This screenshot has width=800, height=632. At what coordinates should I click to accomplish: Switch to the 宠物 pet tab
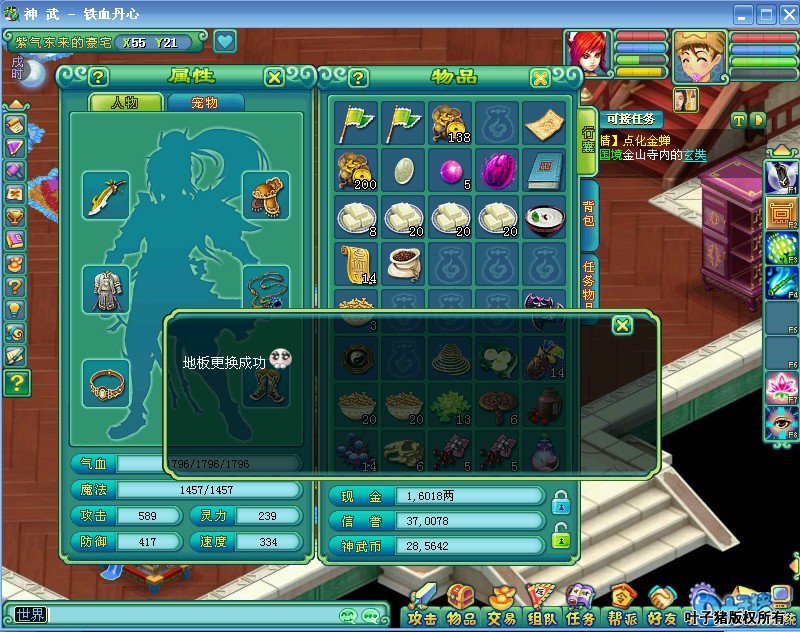click(x=206, y=102)
